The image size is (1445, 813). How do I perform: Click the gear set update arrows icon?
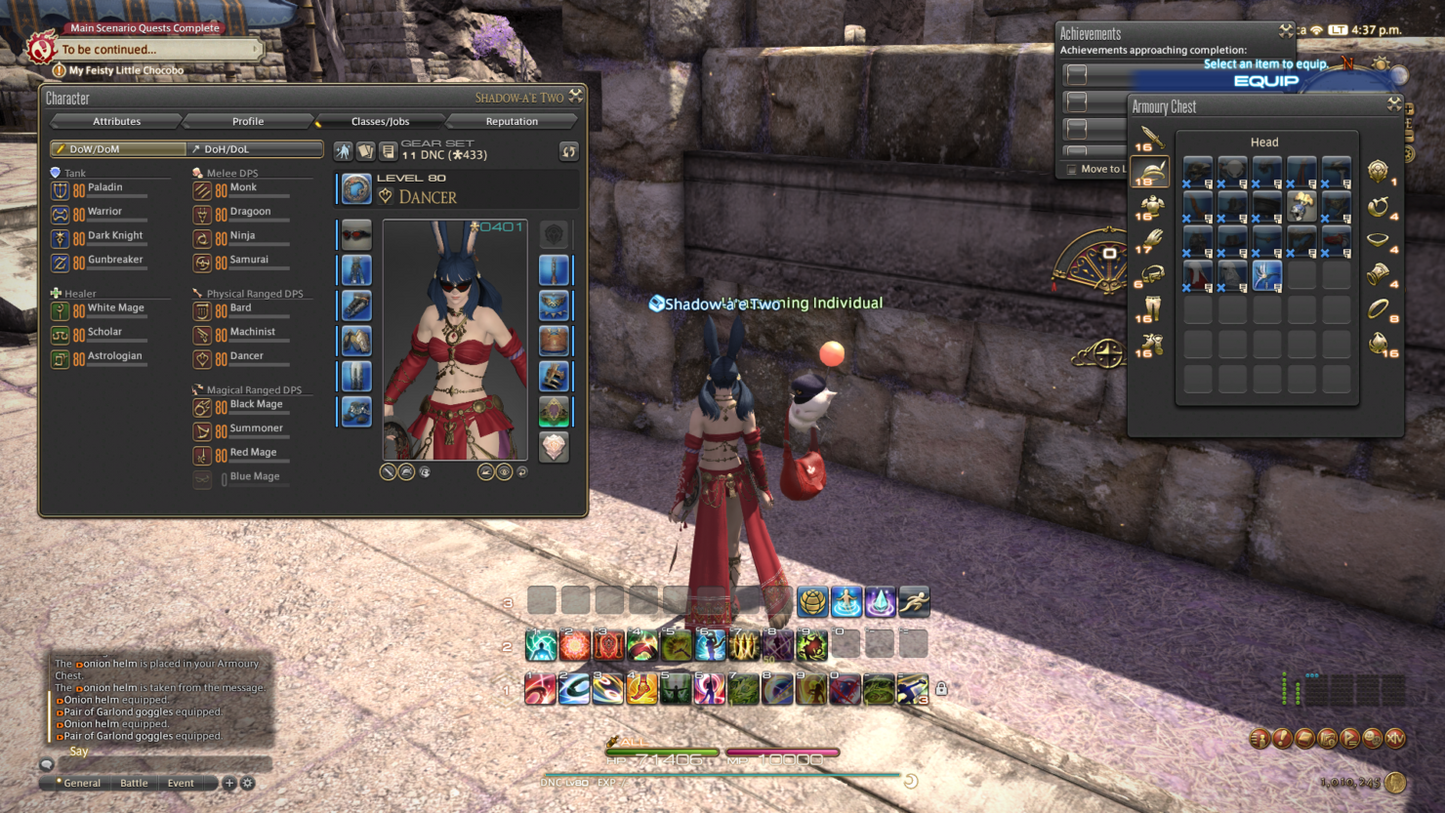569,151
